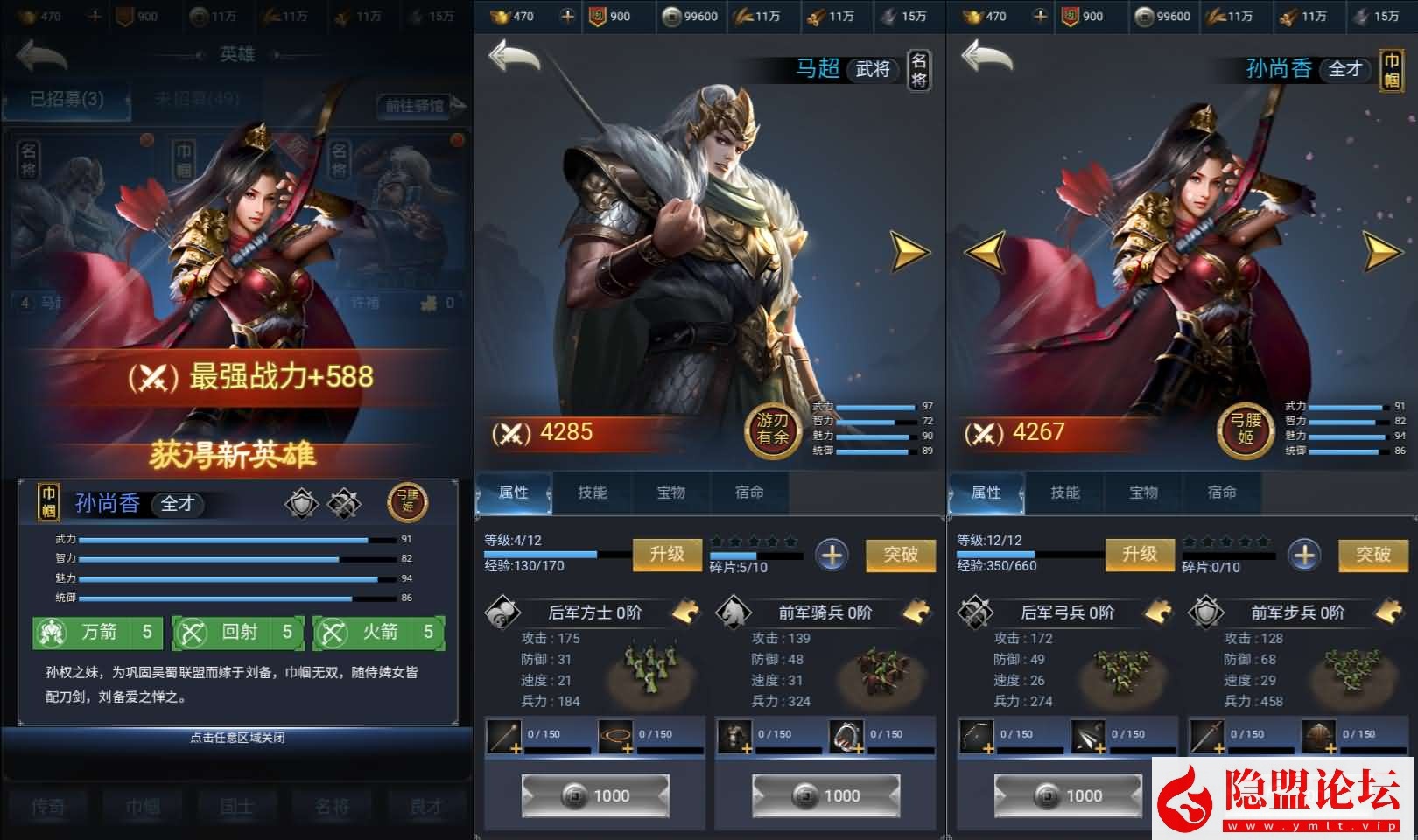Close the new hero popup via 点击任意区域关闭

click(237, 738)
